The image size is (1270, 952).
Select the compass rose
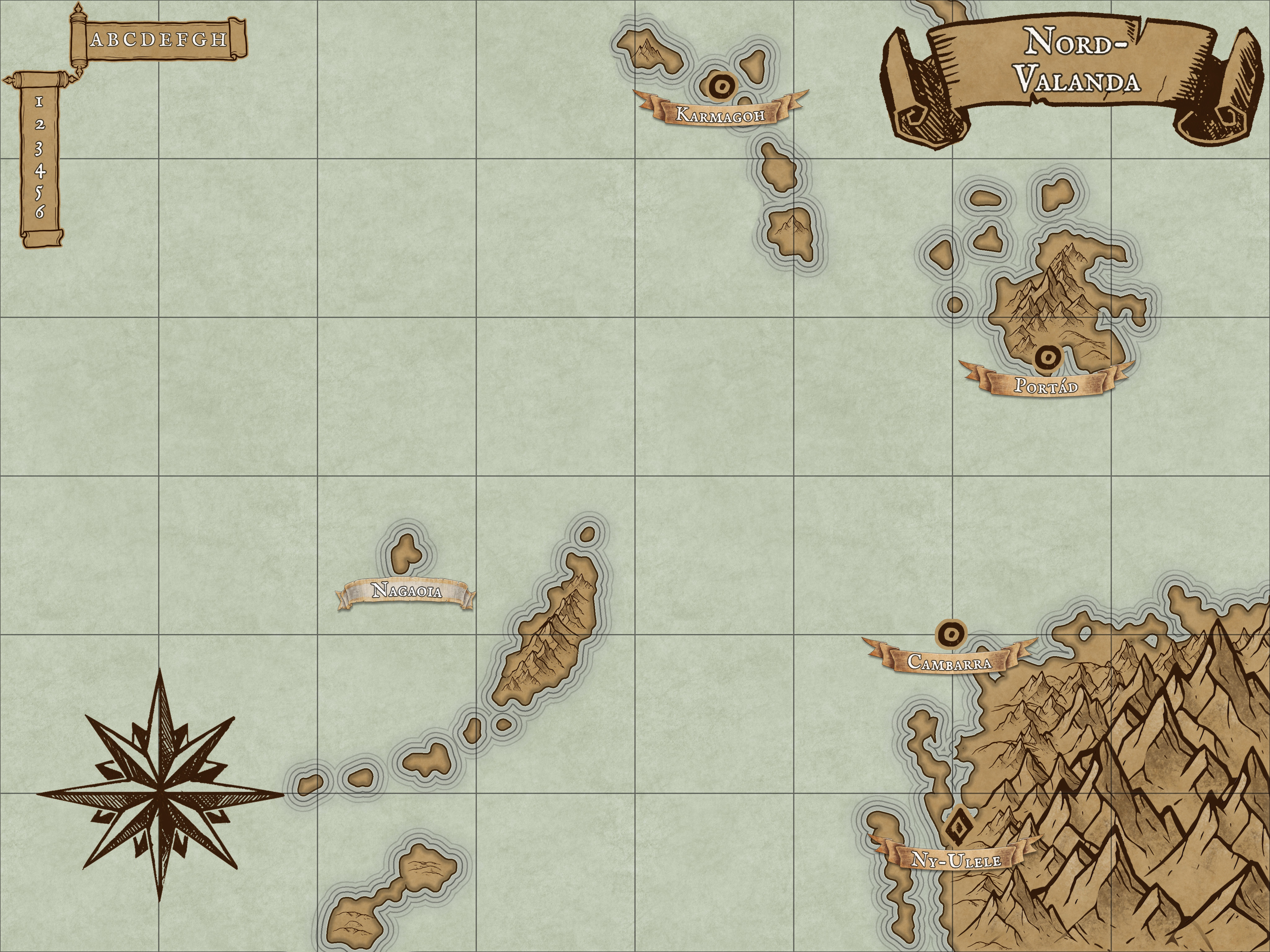pos(161,794)
